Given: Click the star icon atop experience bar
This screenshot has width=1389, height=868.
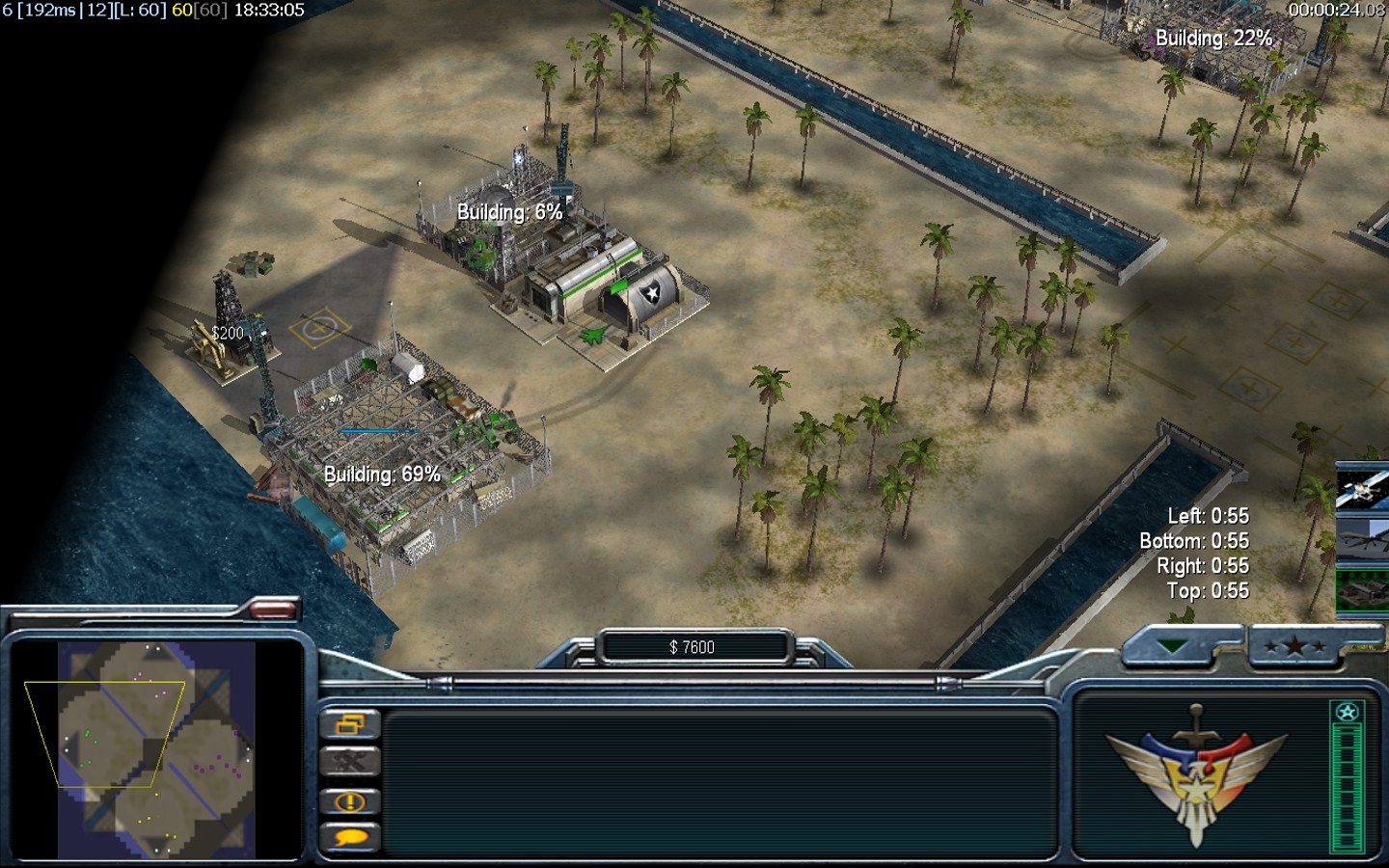Looking at the screenshot, I should (x=1347, y=713).
